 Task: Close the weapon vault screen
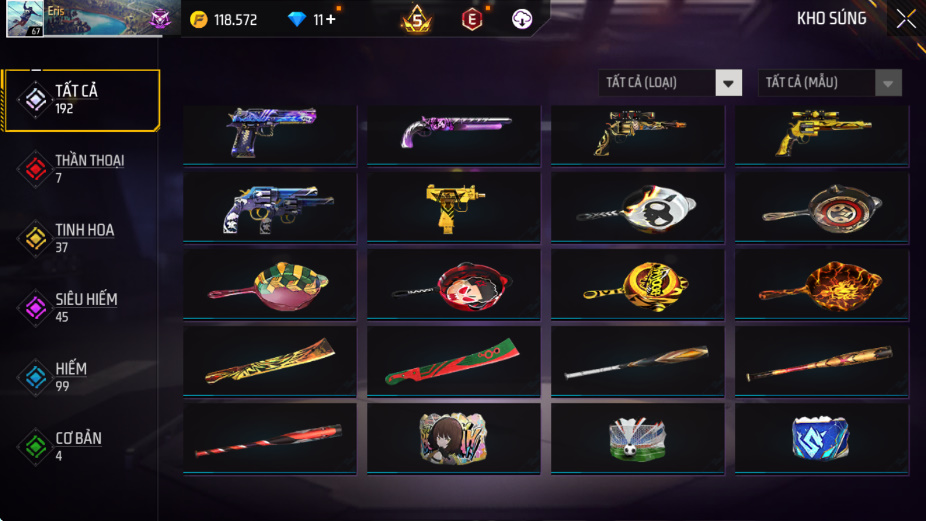click(x=905, y=19)
